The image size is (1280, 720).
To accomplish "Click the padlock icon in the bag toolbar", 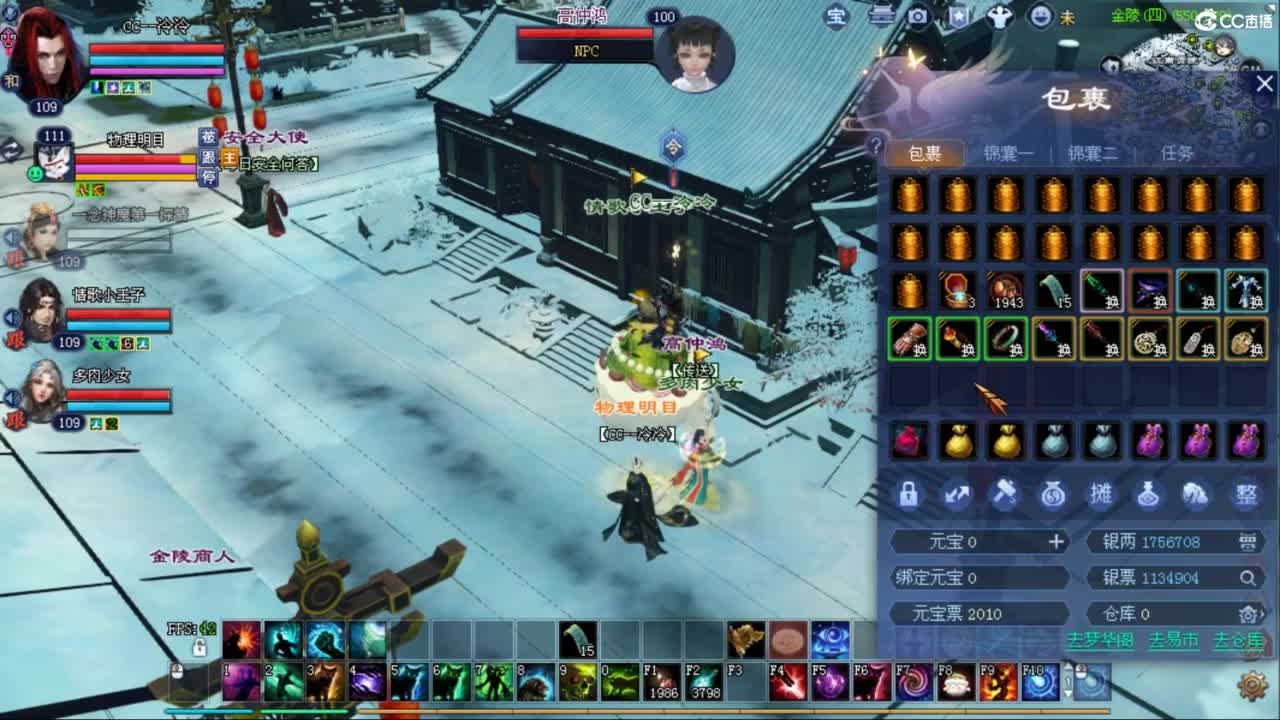I will pos(908,494).
